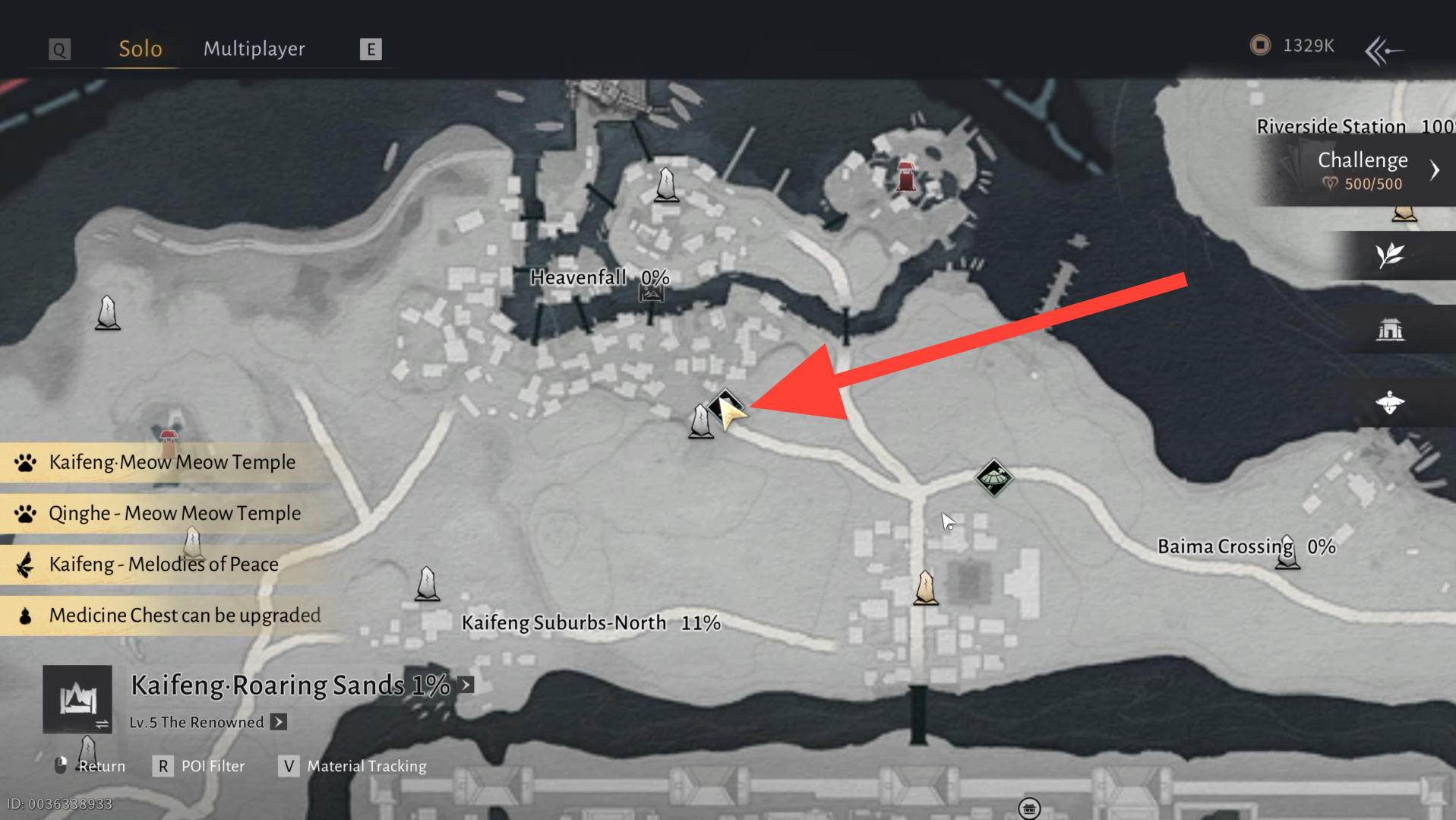Select the red shrine marker on the island
The width and height of the screenshot is (1456, 820).
(x=905, y=176)
